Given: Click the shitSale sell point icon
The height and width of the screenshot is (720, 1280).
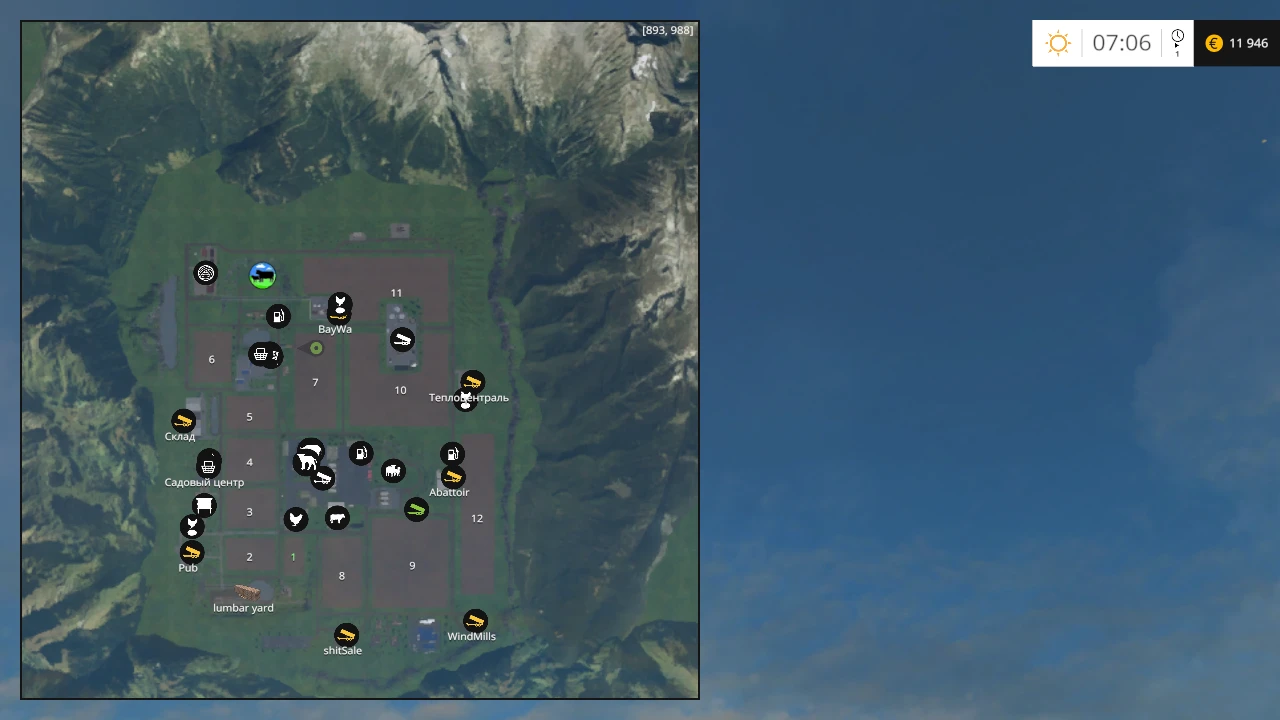Looking at the screenshot, I should (344, 636).
